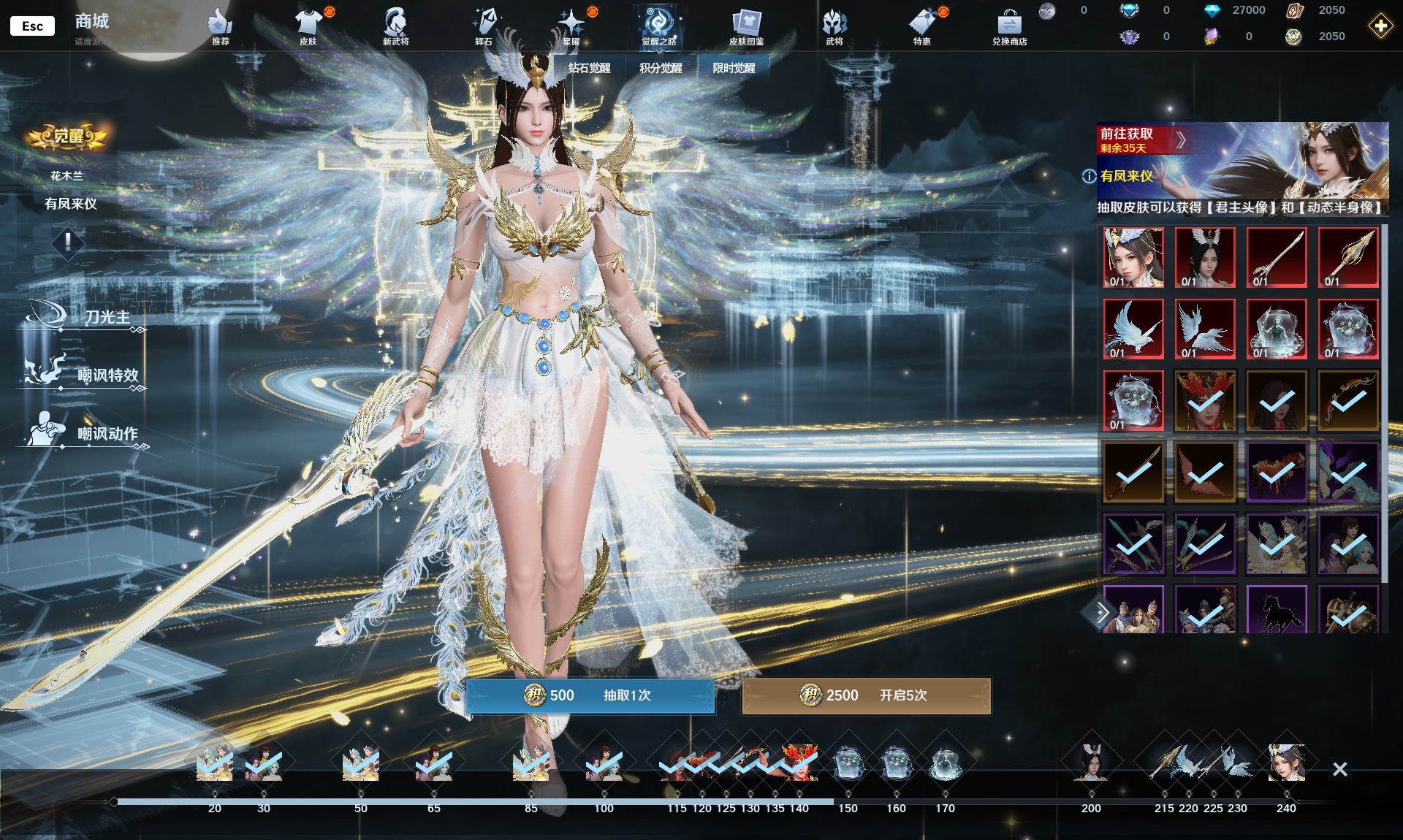Screen dimensions: 1403x840
Task: Open five draws for 2500 points
Action: (x=866, y=695)
